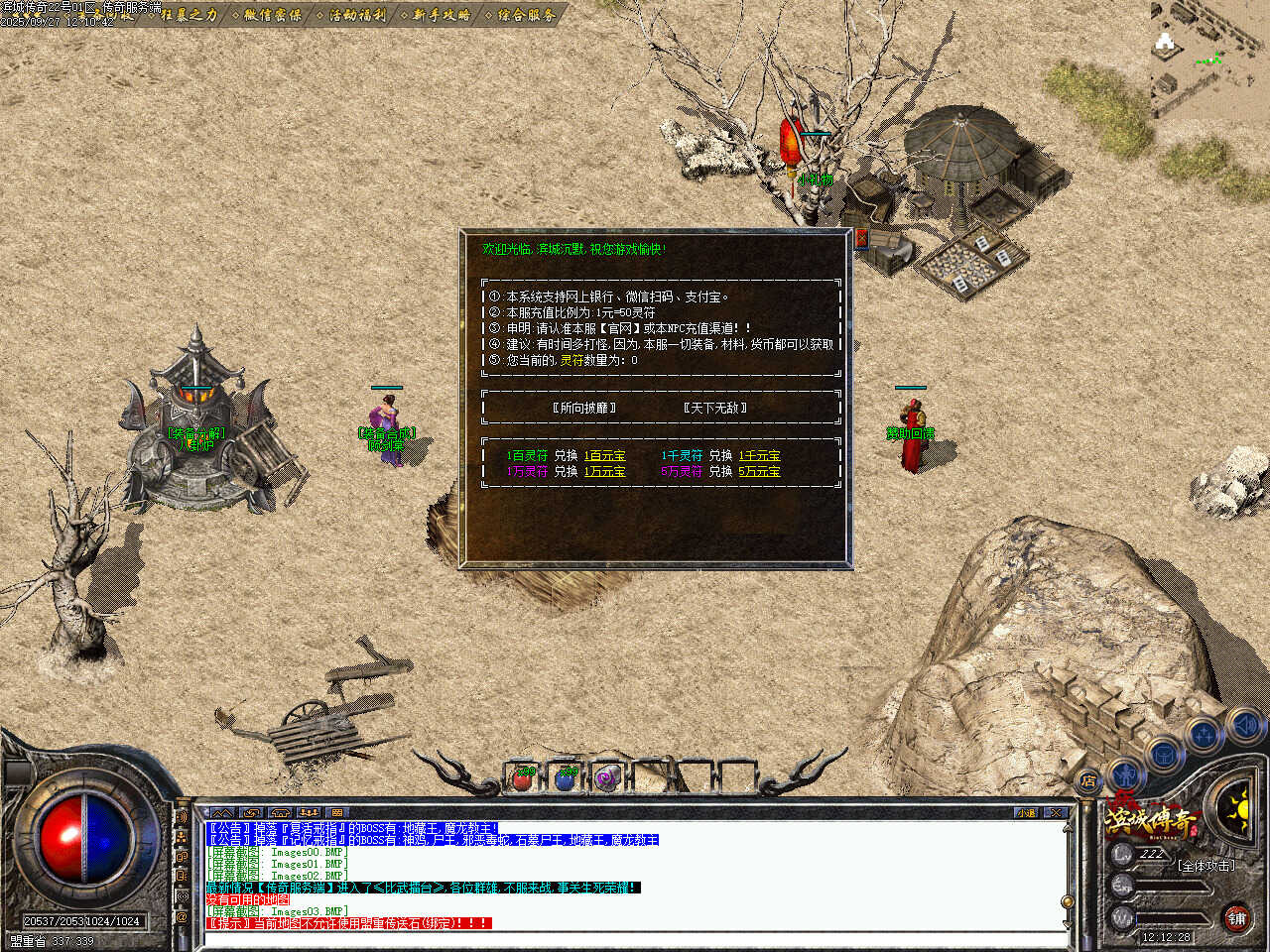
Task: Use the blue potion in the hotbar
Action: [x=565, y=778]
